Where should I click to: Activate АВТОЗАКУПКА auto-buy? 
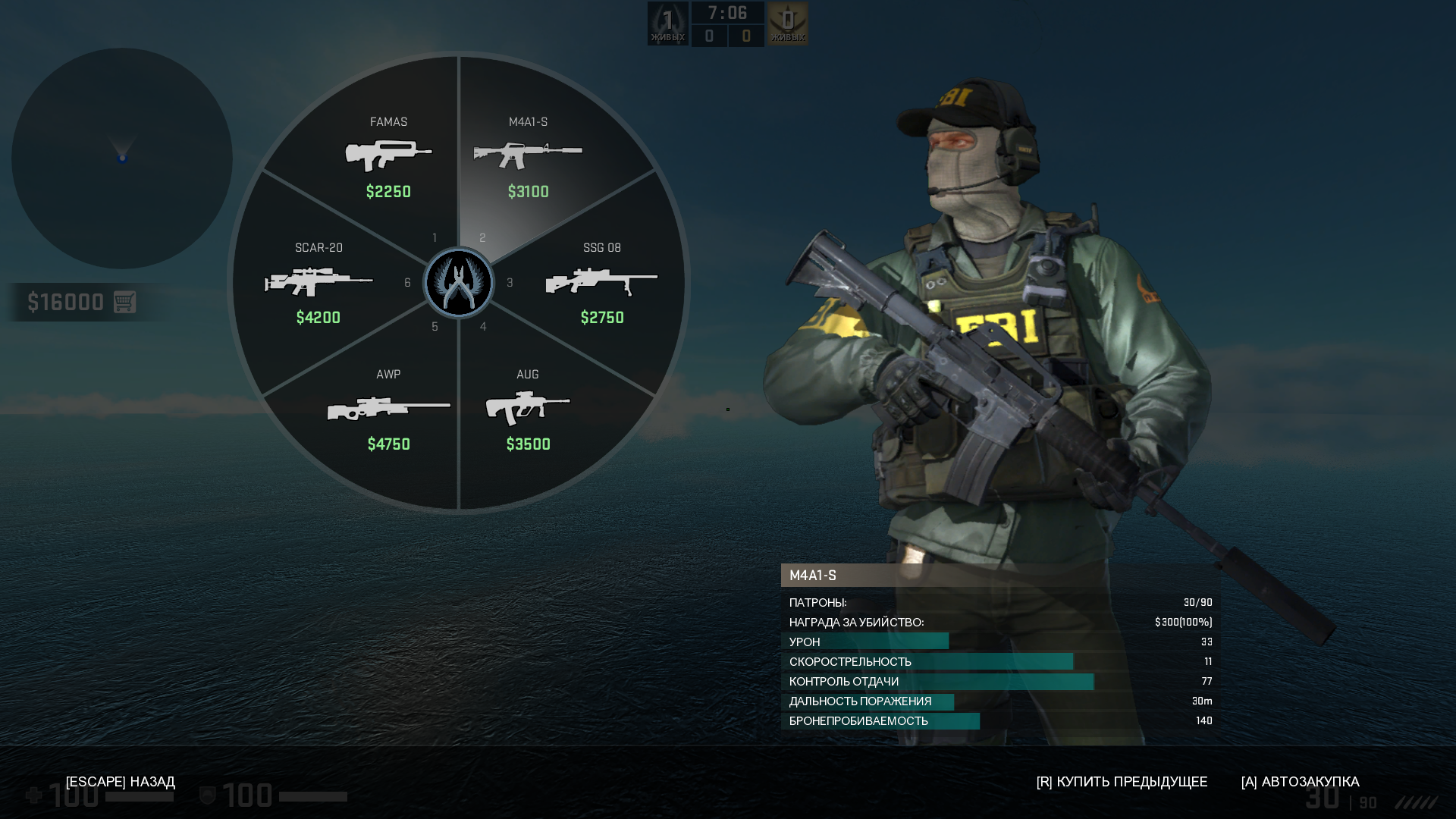click(x=1300, y=782)
